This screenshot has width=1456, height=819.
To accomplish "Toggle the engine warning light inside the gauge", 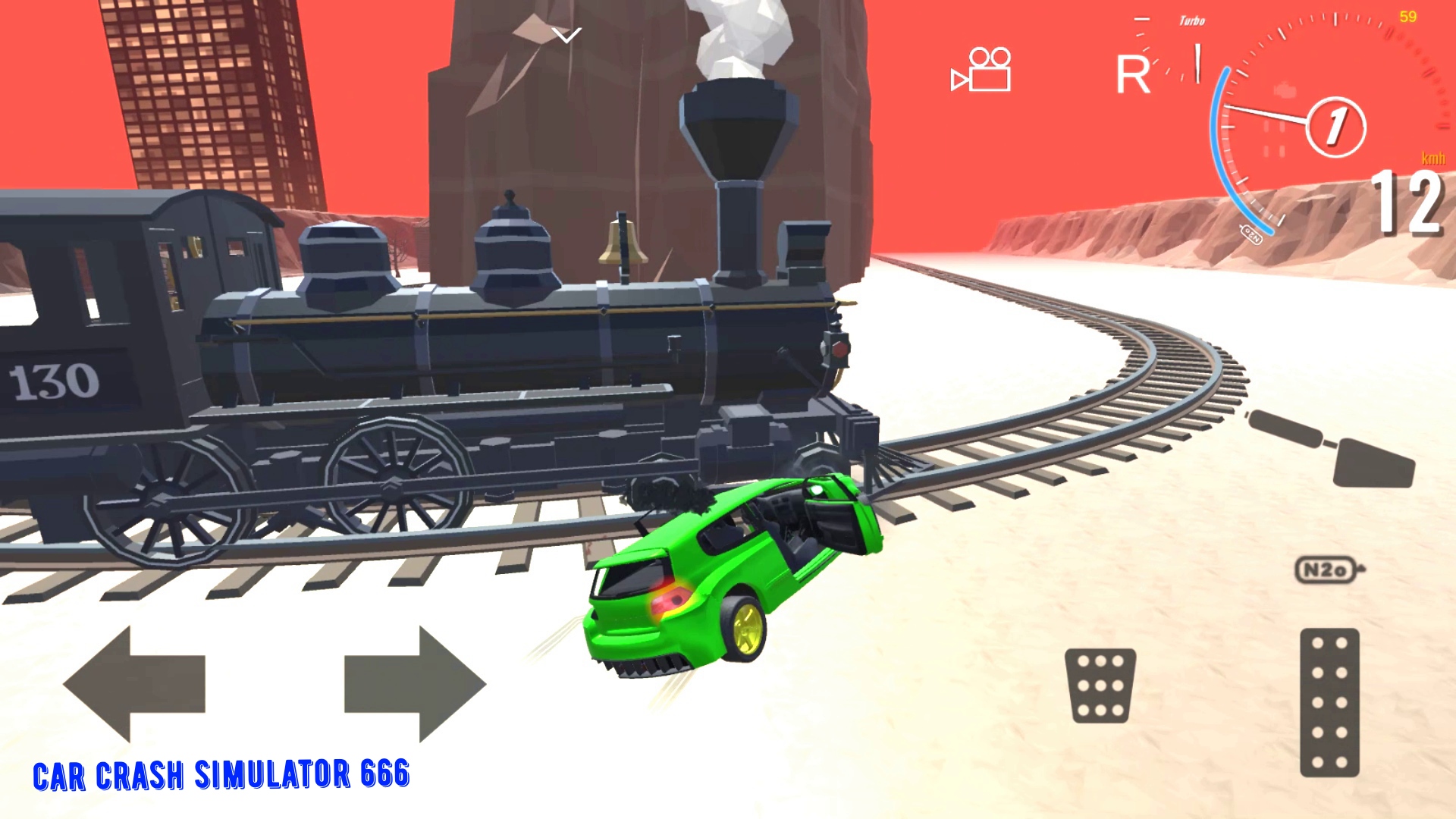I will point(1285,89).
